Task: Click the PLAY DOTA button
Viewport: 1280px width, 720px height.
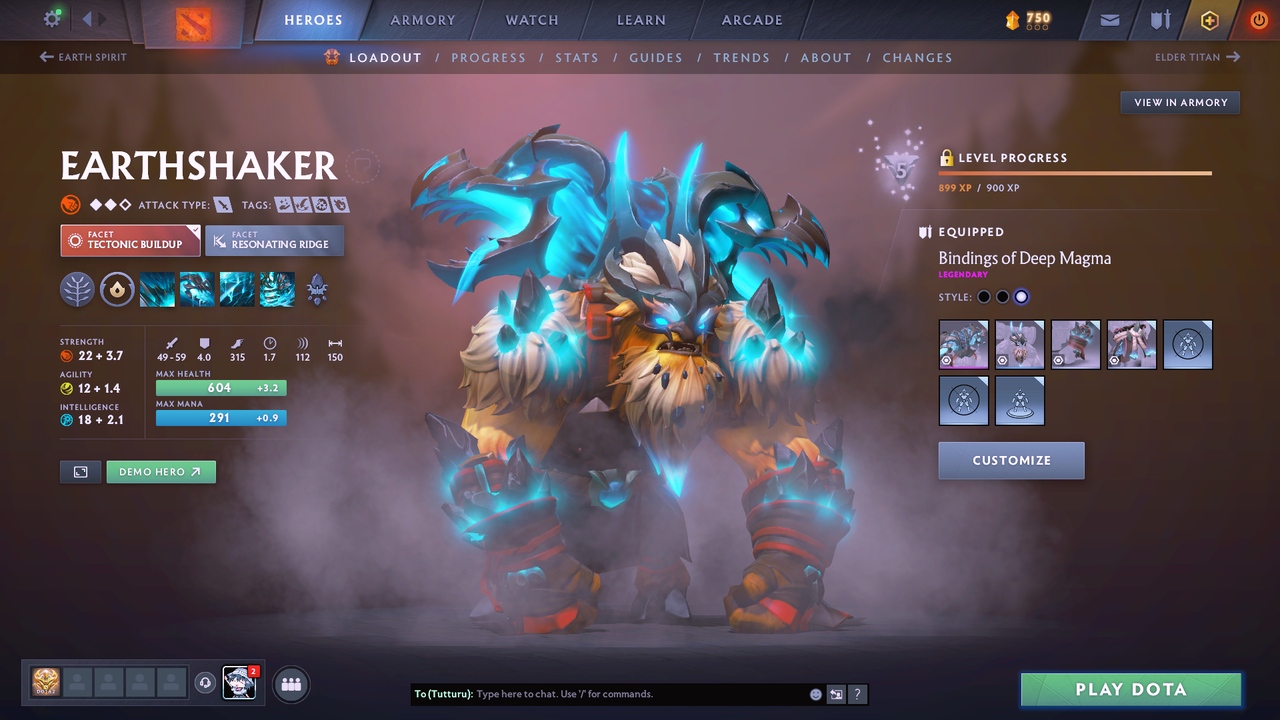Action: pos(1130,689)
